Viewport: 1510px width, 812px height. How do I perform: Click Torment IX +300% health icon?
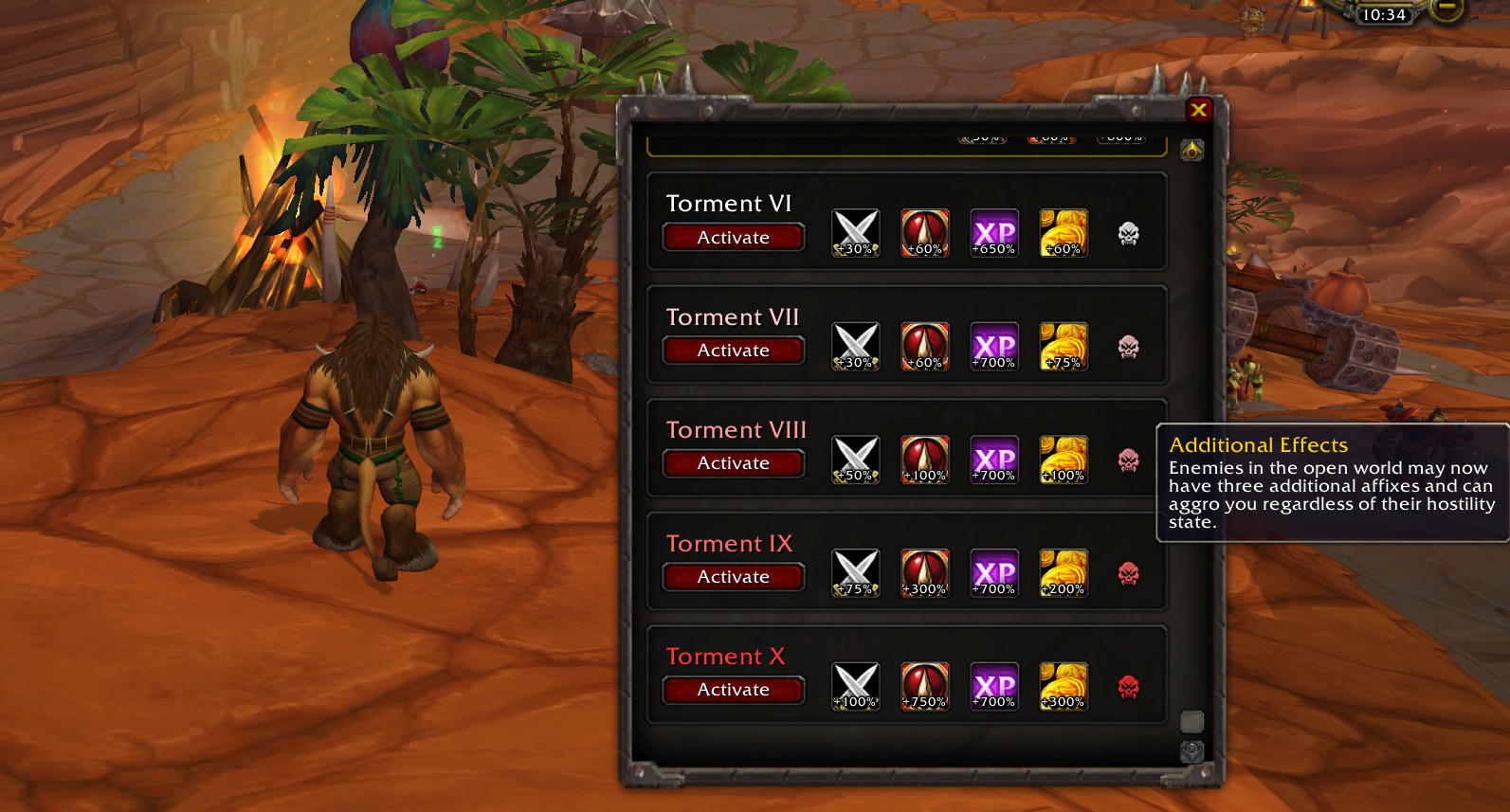click(924, 573)
